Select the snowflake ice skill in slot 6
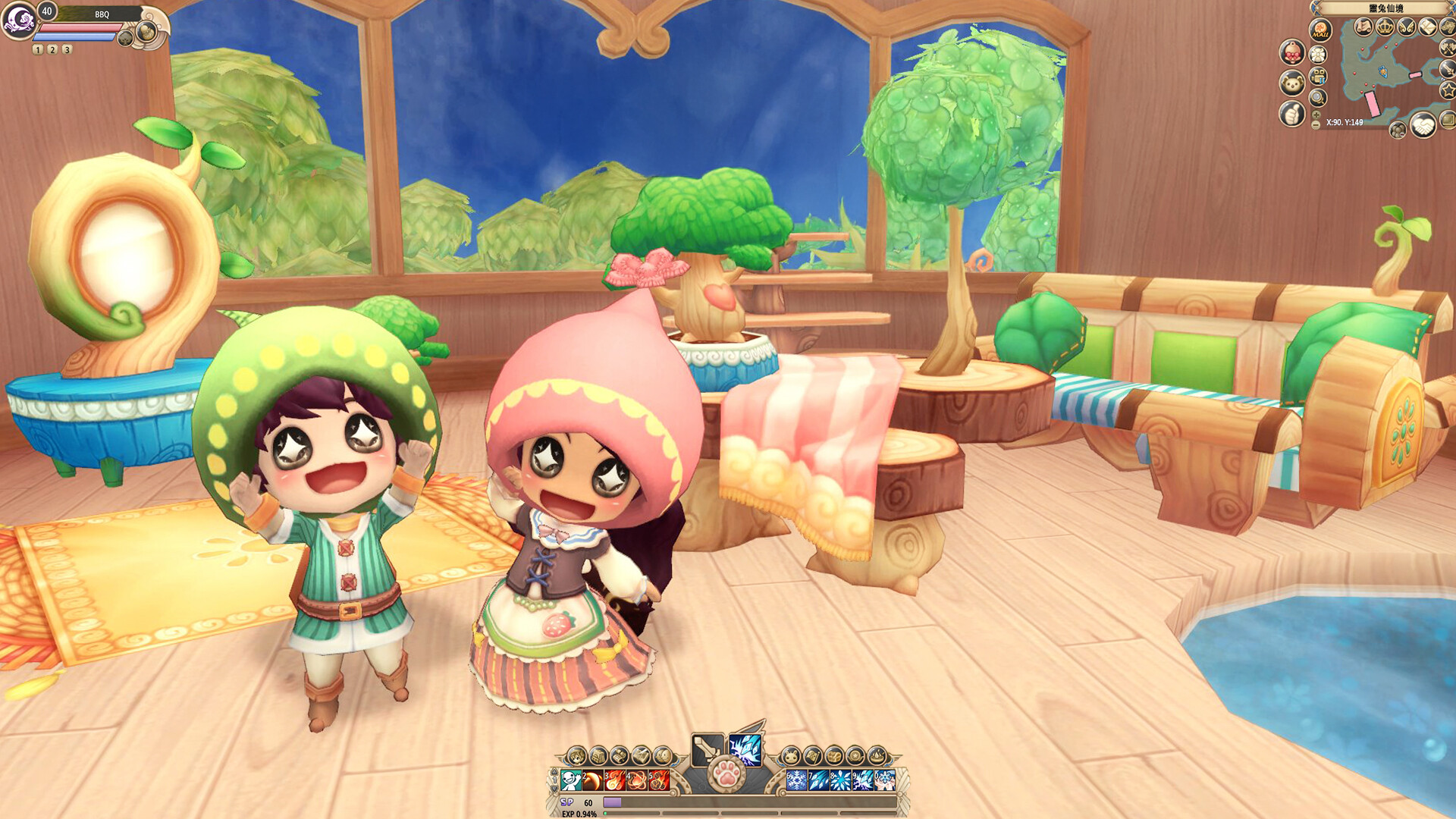This screenshot has height=819, width=1456. [797, 780]
